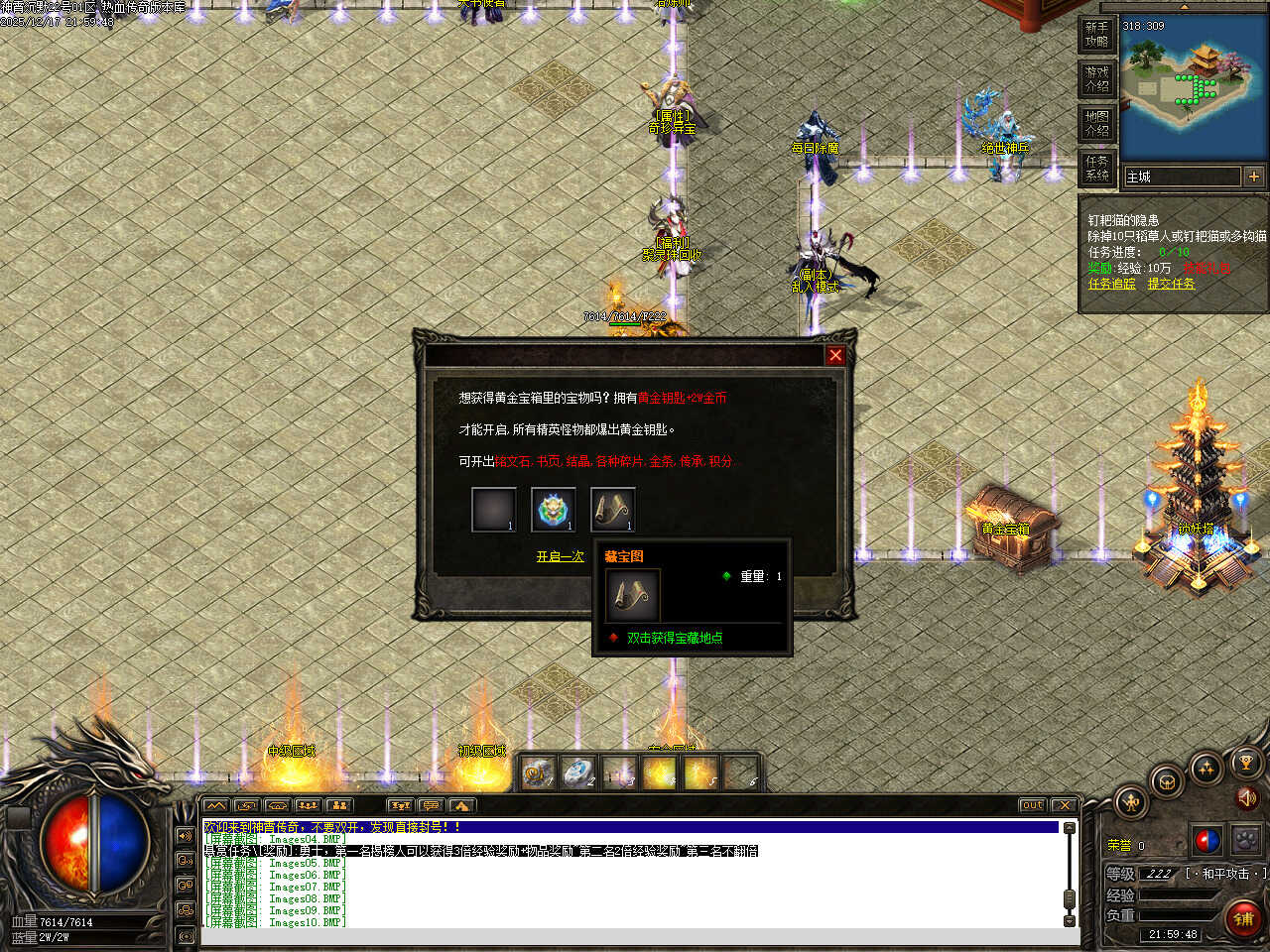The image size is (1270, 952).
Task: Close the golden treasure chest dialog
Action: 835,355
